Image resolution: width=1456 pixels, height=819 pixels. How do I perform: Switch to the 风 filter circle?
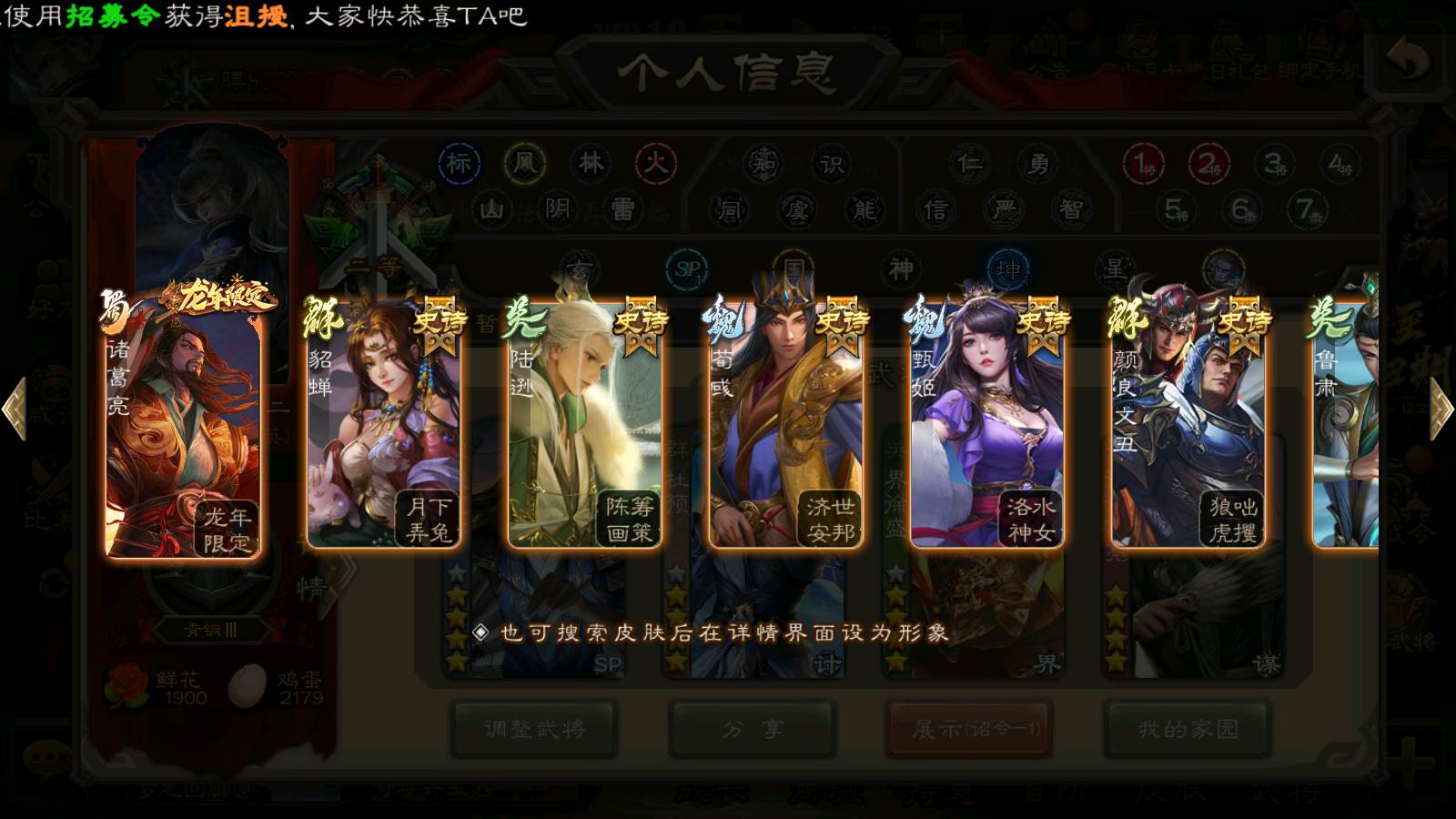[525, 164]
